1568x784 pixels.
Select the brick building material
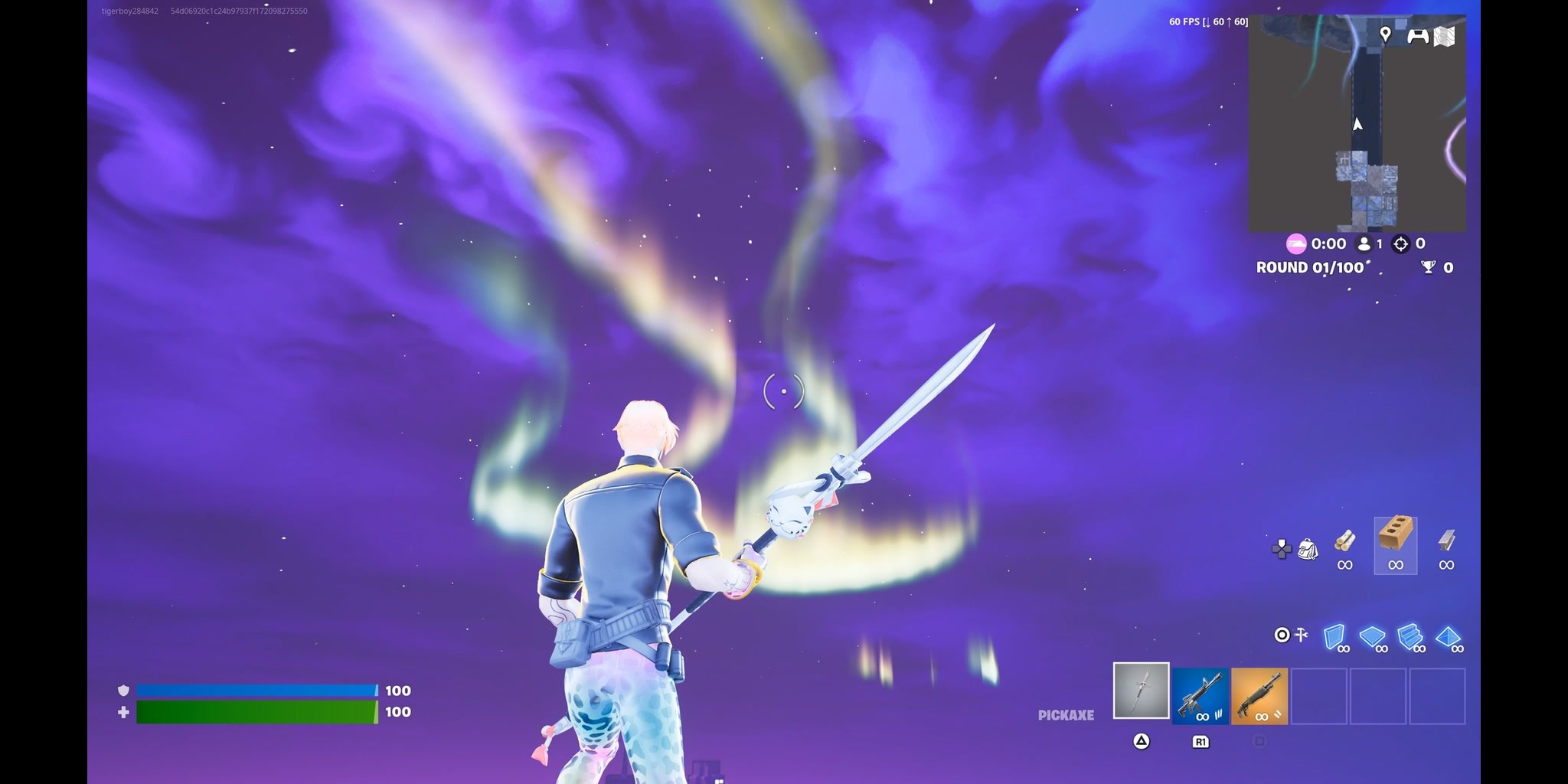click(x=1395, y=537)
